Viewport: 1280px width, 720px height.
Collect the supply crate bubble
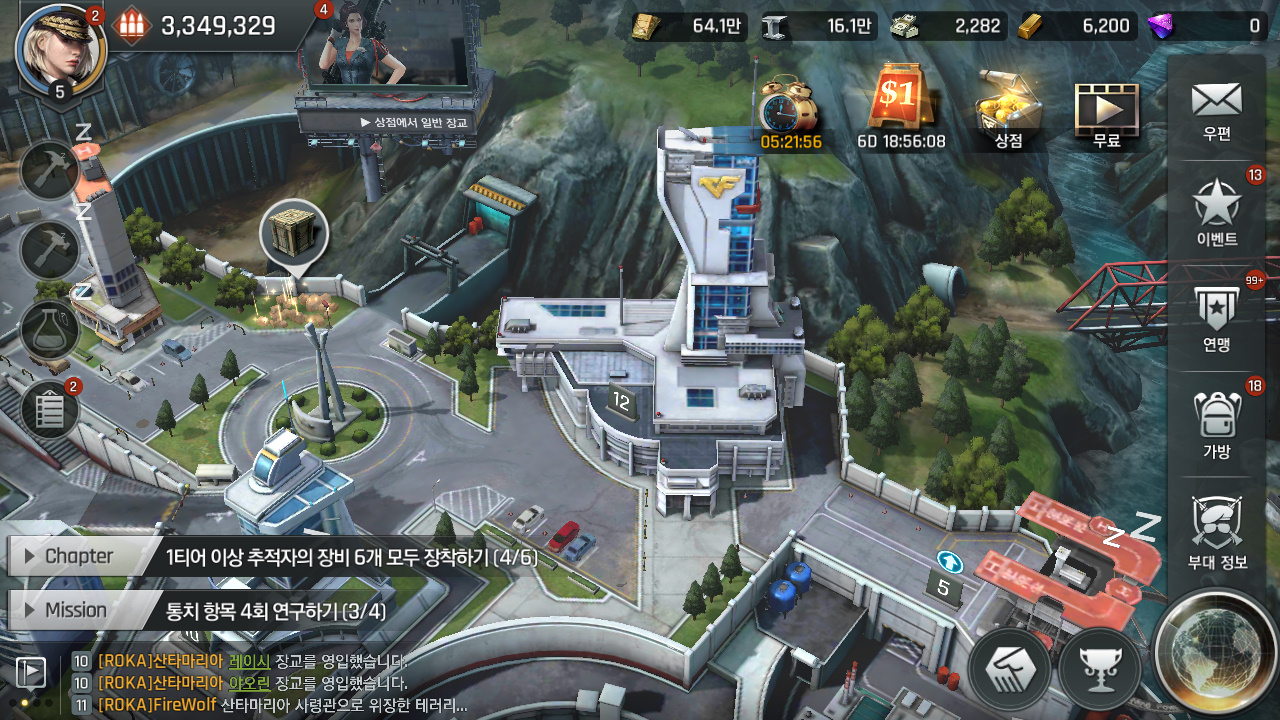293,234
